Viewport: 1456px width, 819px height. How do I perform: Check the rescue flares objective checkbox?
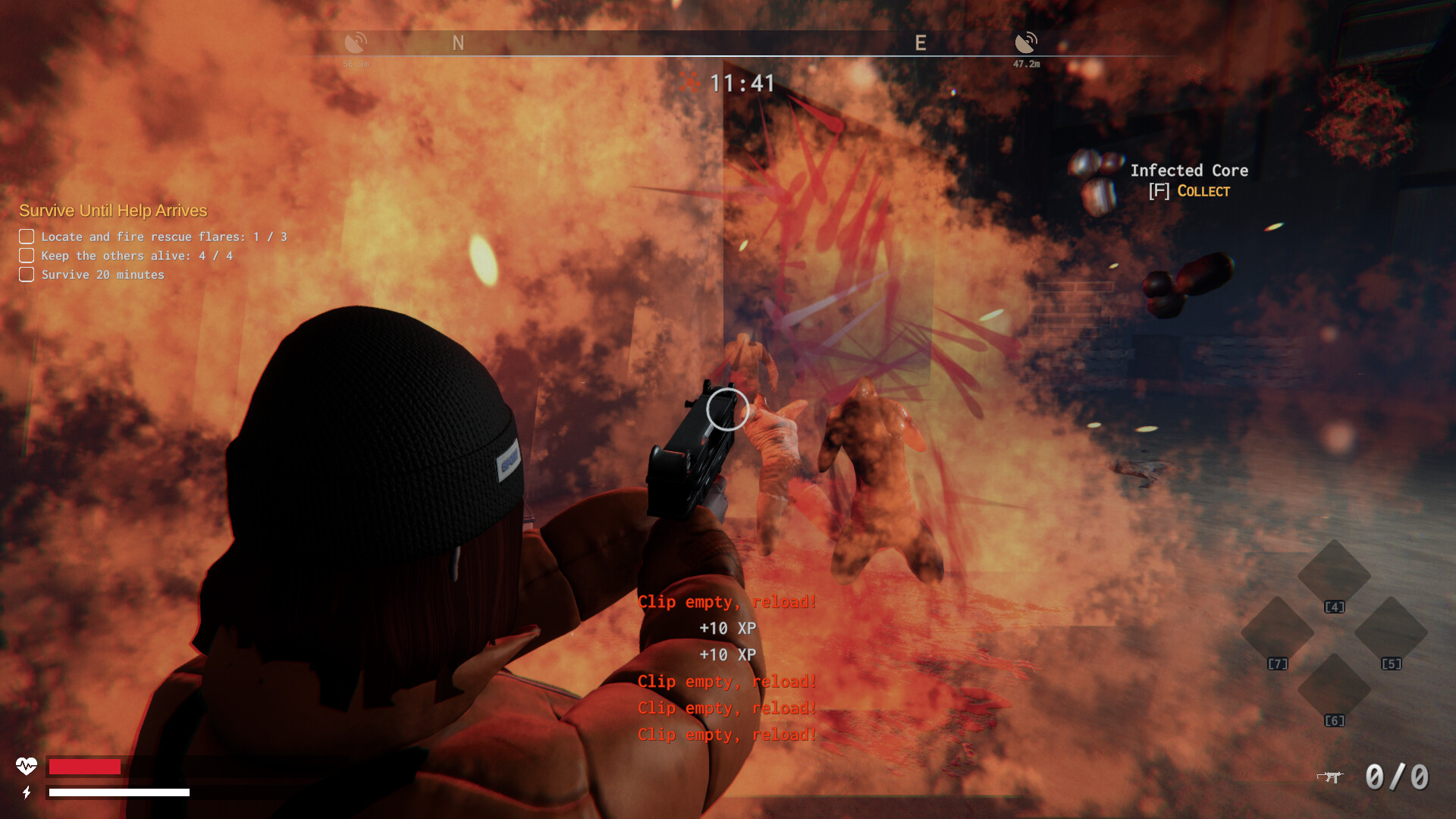pos(26,236)
